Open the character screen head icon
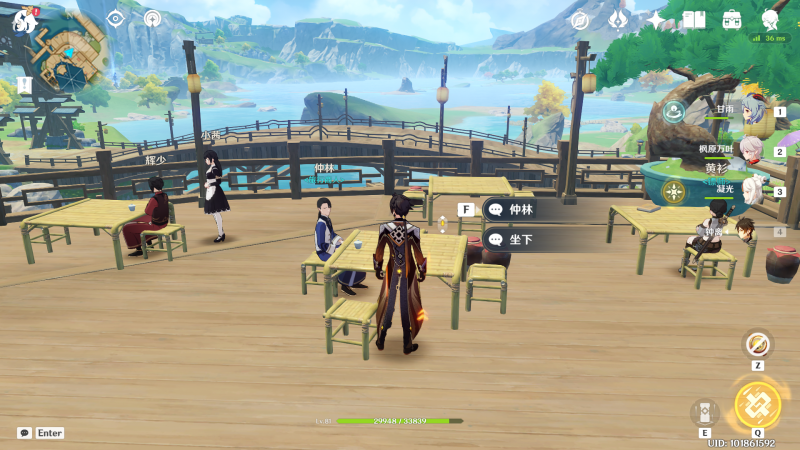The width and height of the screenshot is (800, 450). pos(770,20)
